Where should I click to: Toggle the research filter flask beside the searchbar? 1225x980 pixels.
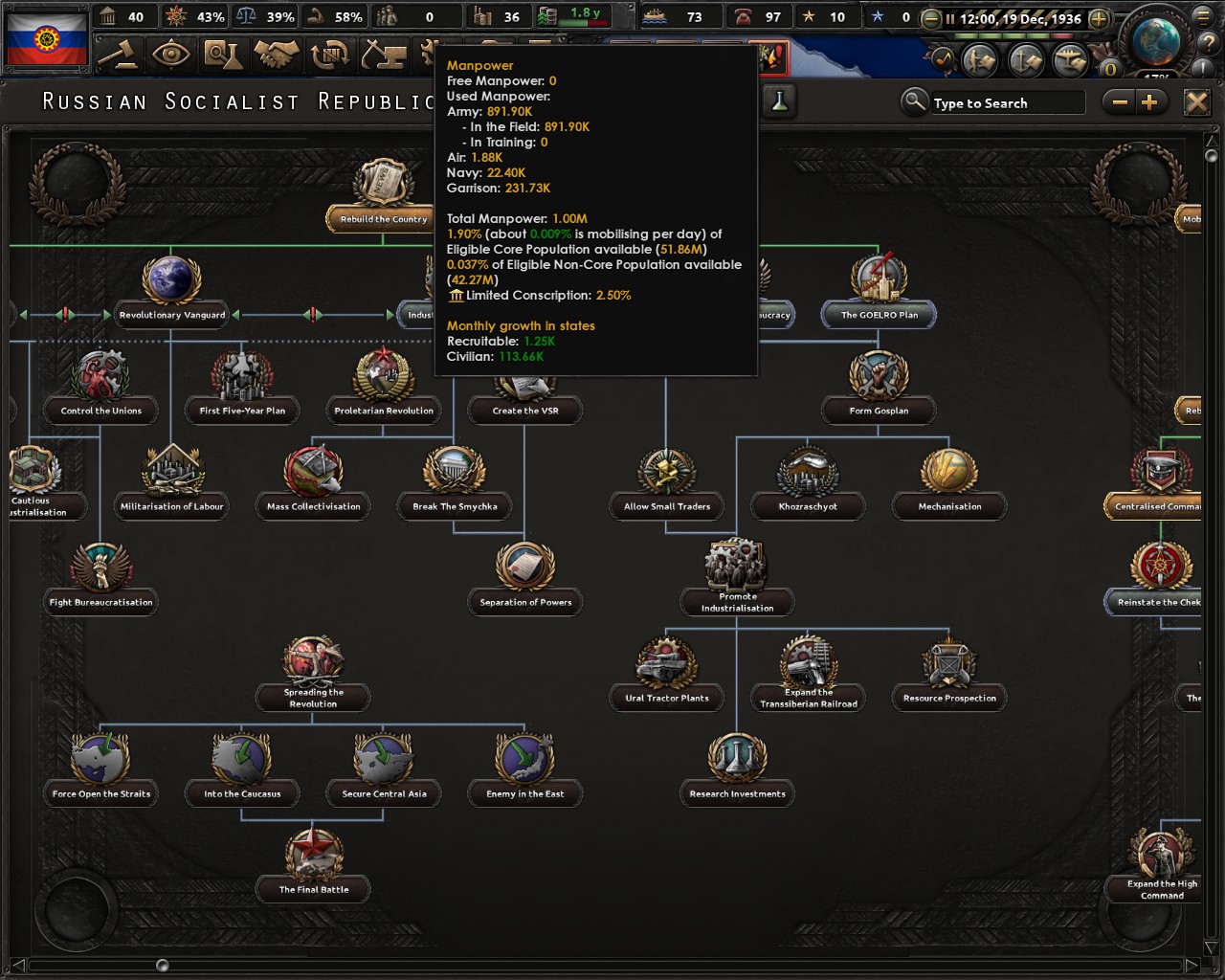tap(781, 102)
